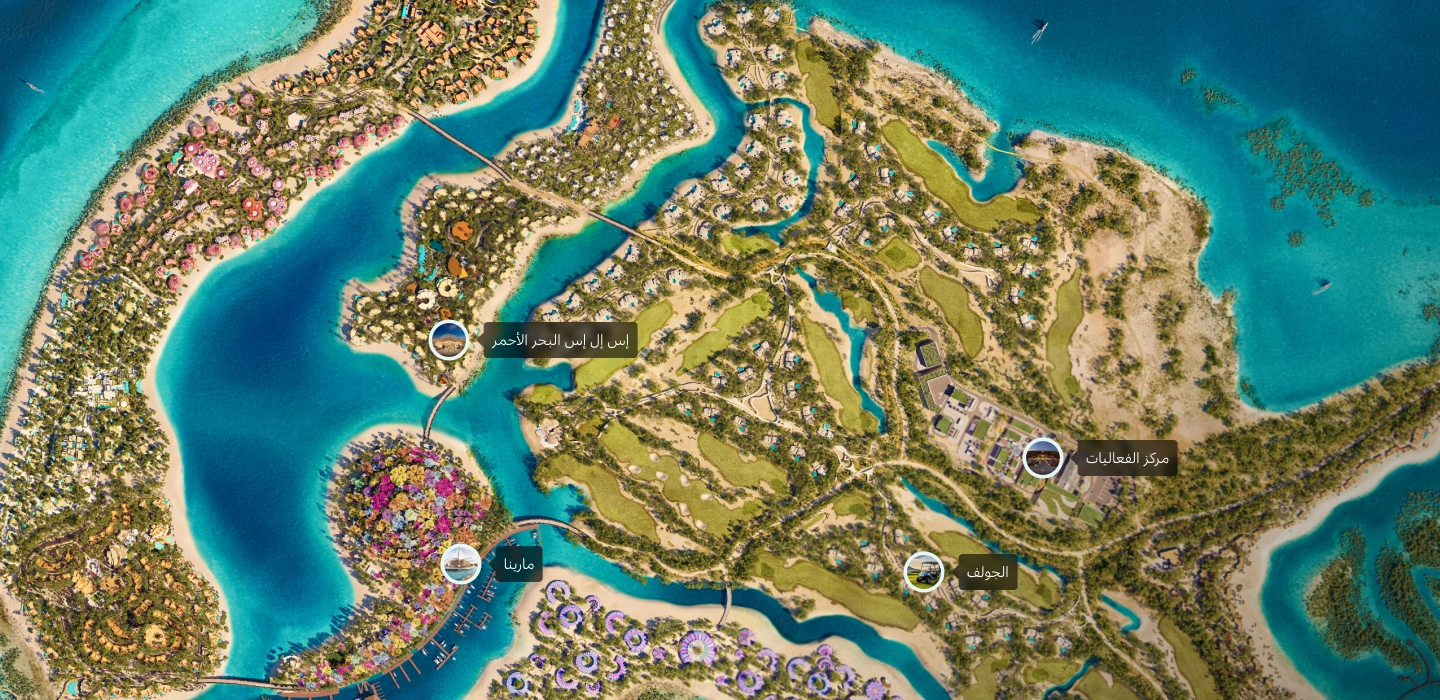Click the مركز الفعاليات circular thumbnail

click(1043, 458)
